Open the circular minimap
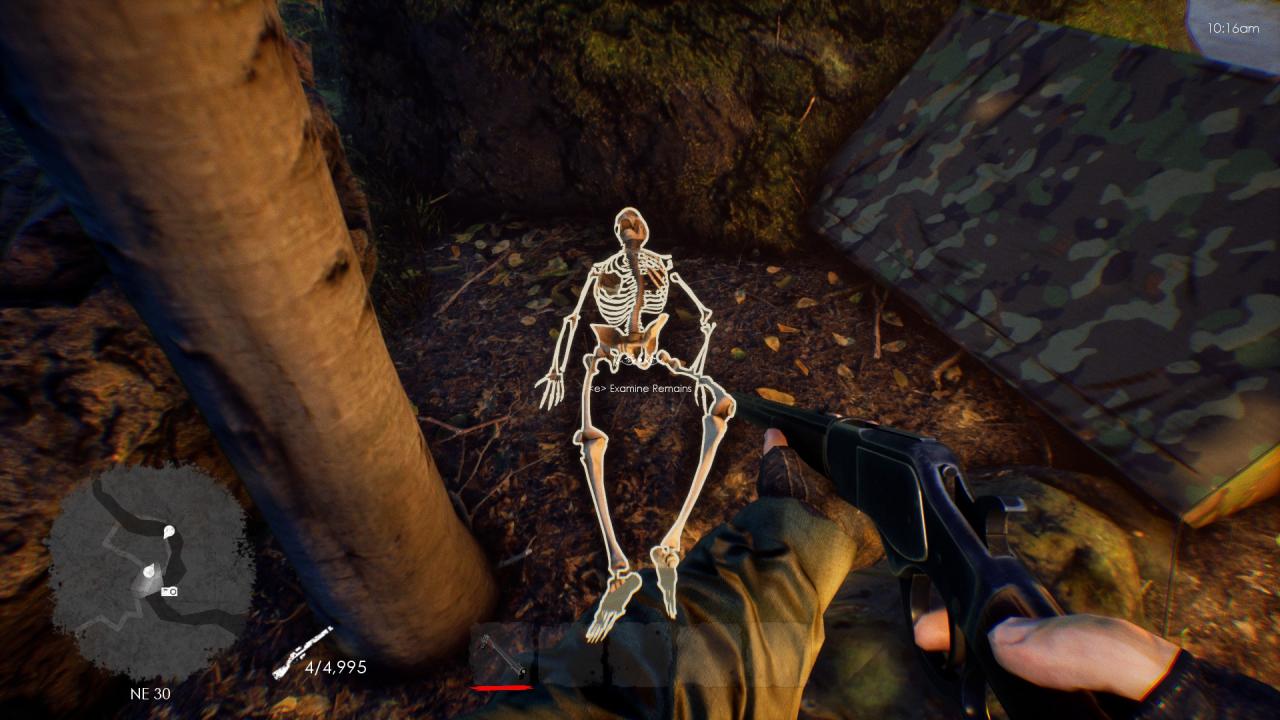This screenshot has width=1280, height=720. 148,569
